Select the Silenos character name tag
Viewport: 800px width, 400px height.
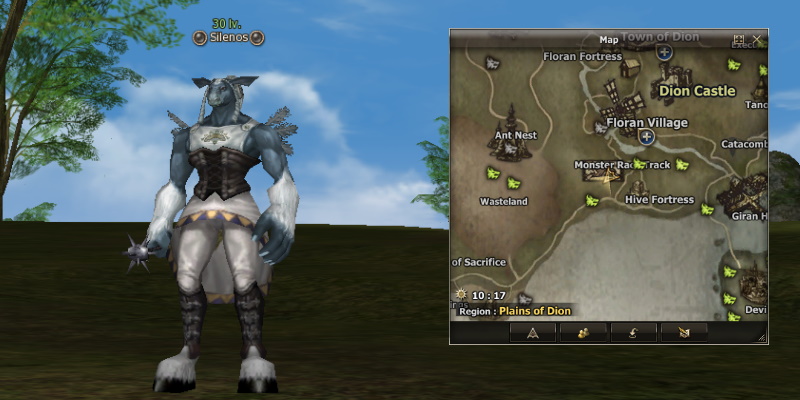(229, 38)
